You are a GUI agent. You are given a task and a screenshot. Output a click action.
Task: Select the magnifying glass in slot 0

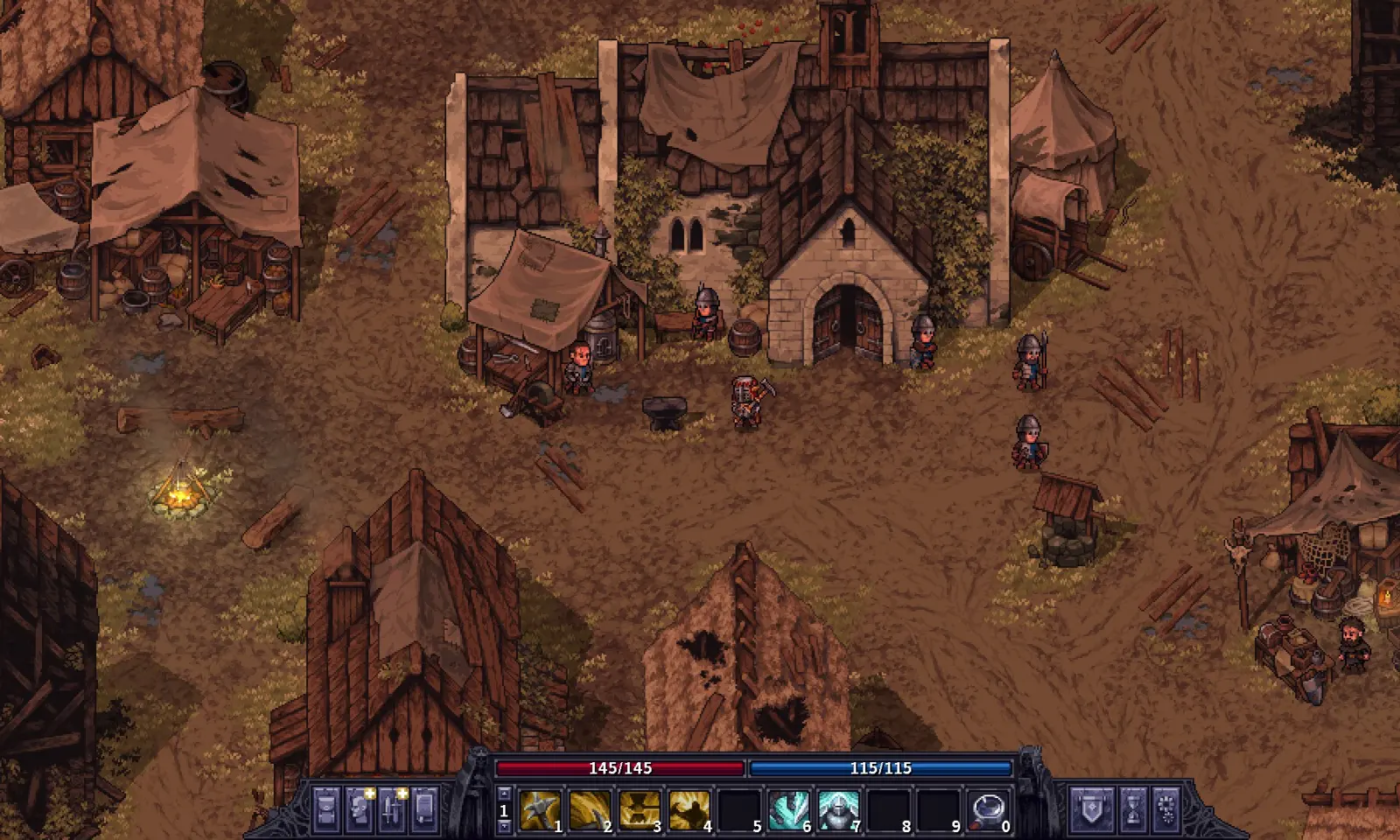coord(988,810)
